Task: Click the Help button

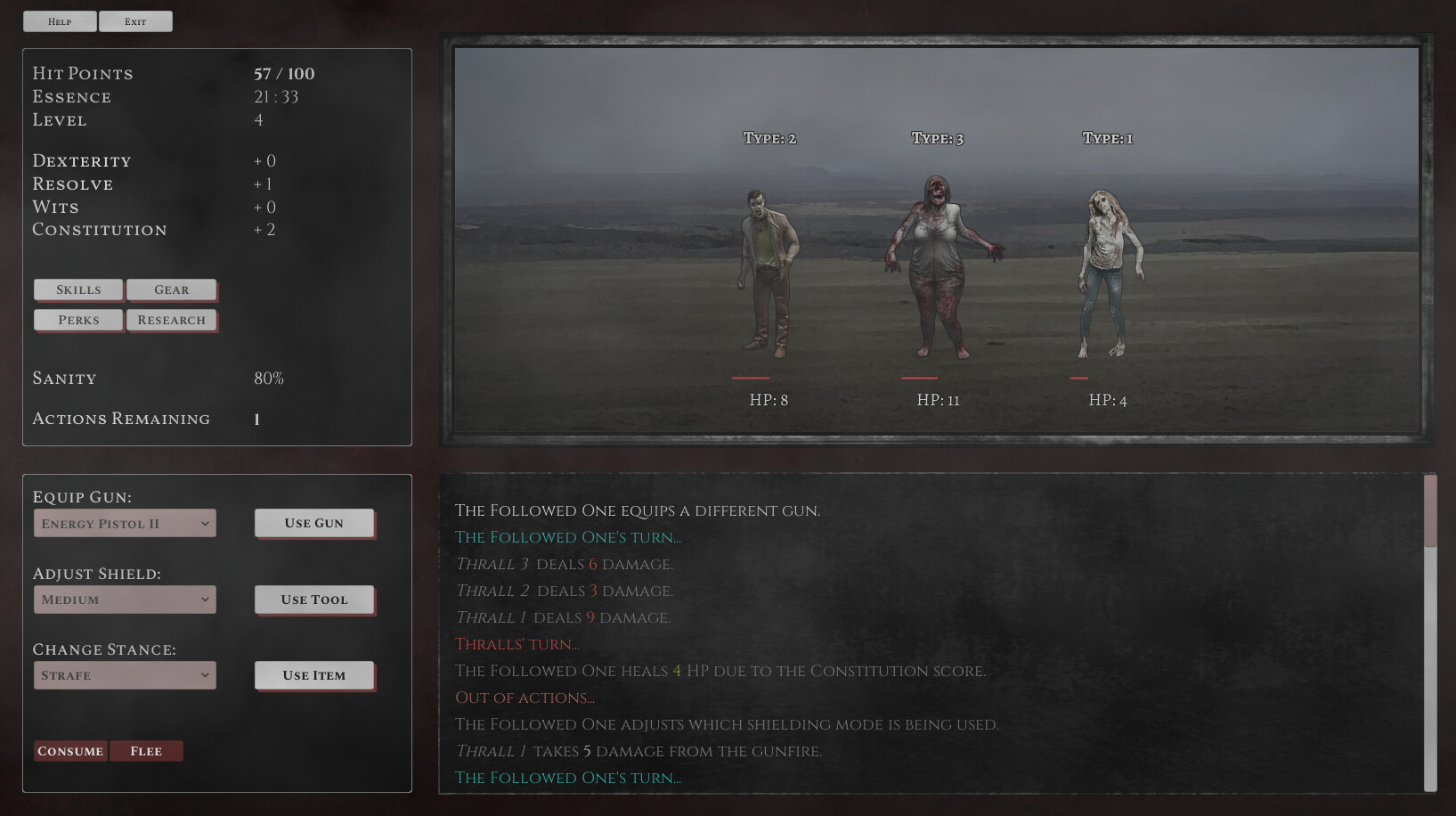Action: pos(60,20)
